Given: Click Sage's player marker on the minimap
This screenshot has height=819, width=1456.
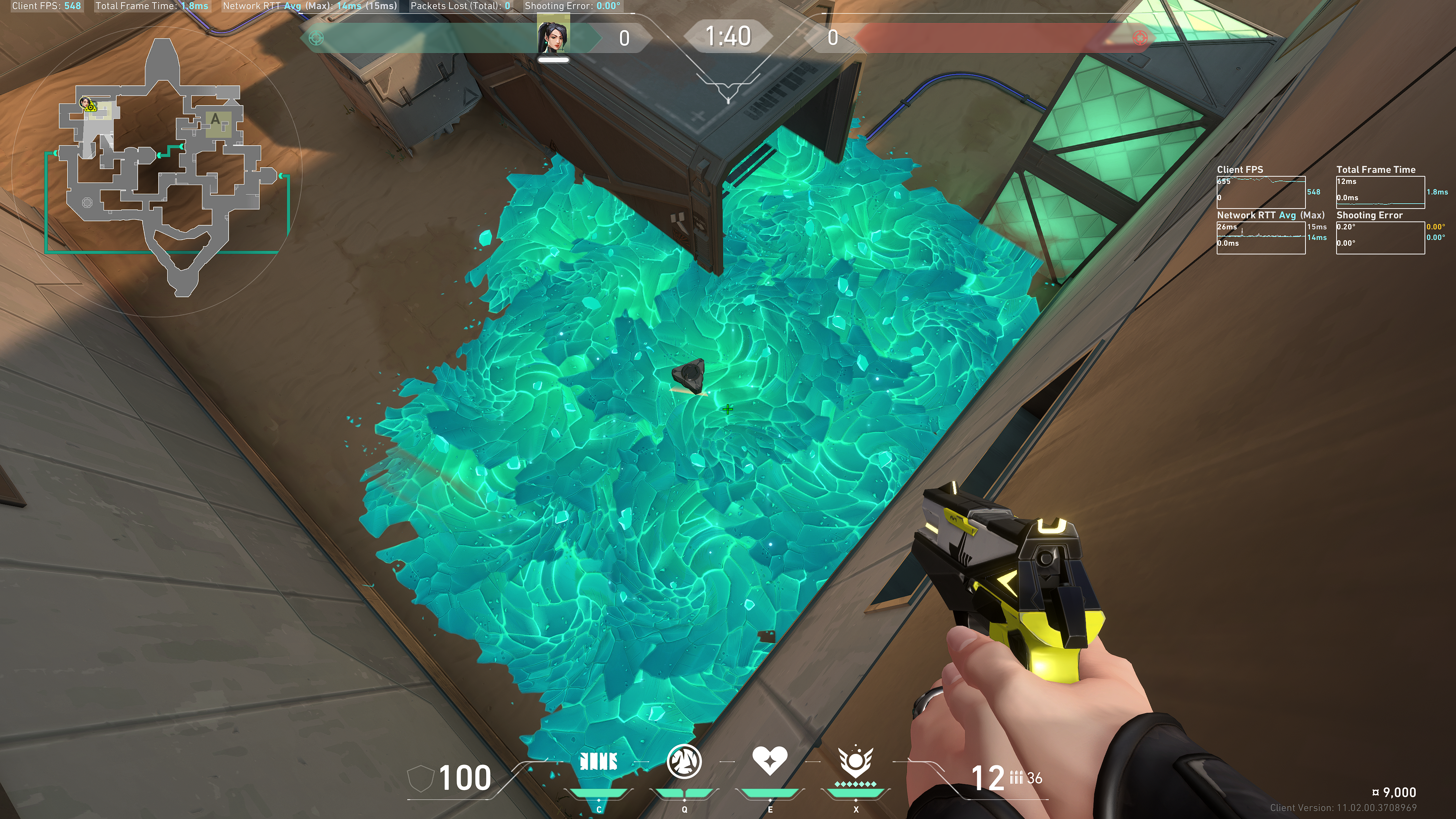Looking at the screenshot, I should [86, 104].
